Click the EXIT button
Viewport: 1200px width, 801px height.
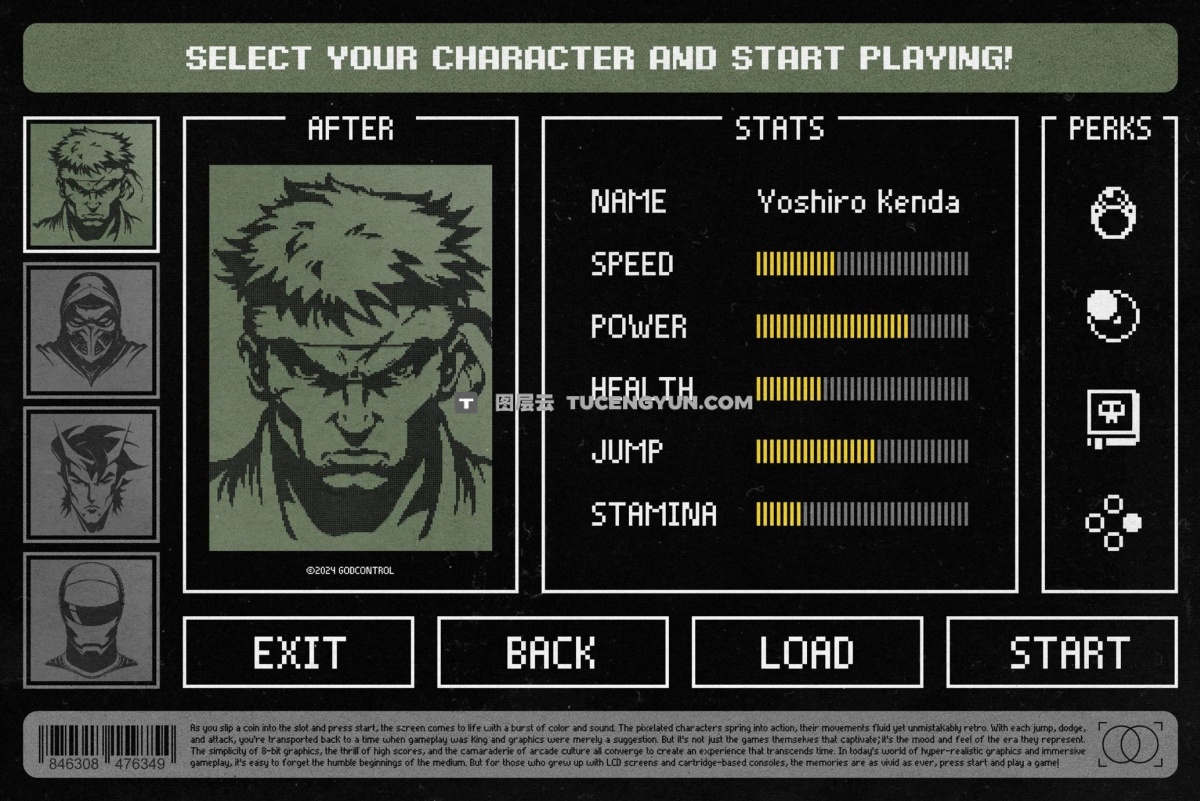pos(298,653)
